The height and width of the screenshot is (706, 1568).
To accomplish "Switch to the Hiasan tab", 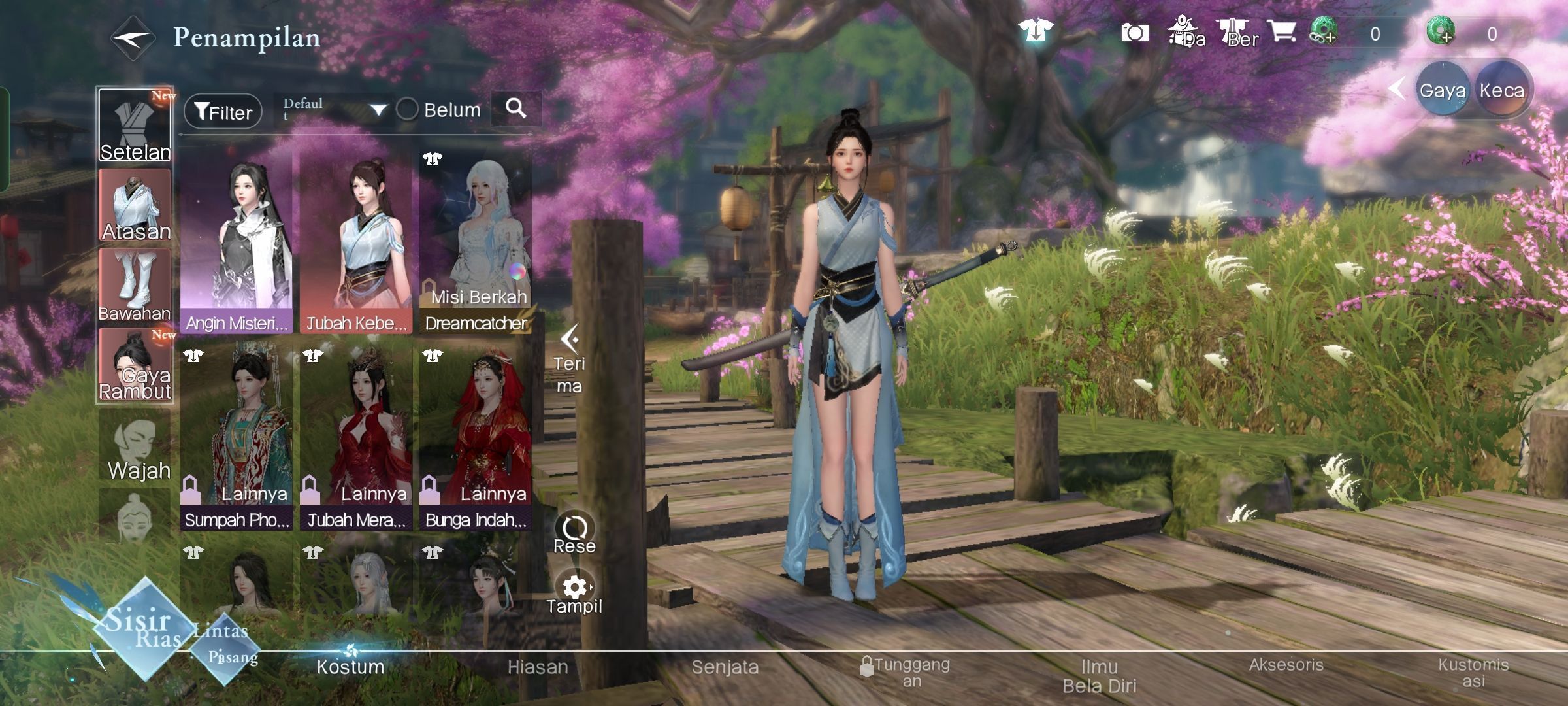I will [538, 667].
